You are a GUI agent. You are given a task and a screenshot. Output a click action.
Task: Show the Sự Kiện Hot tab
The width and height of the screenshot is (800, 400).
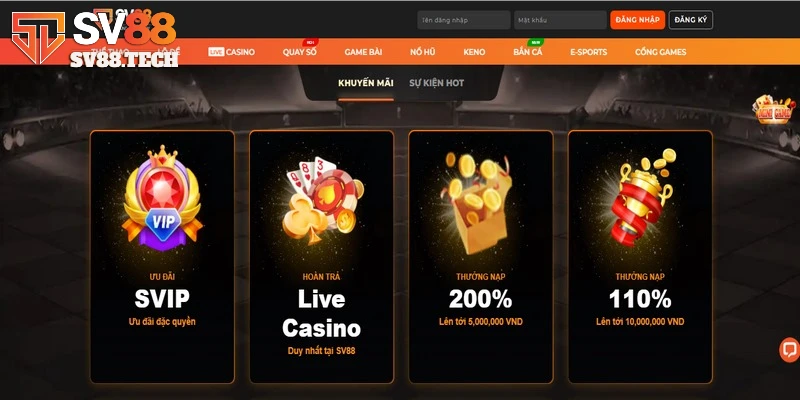(x=436, y=83)
